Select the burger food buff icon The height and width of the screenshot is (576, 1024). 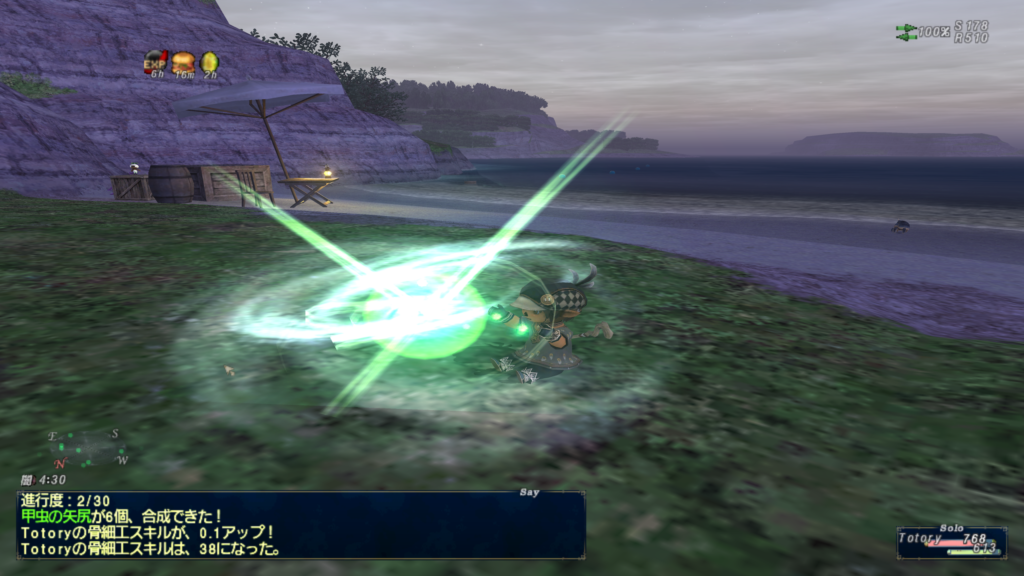182,62
